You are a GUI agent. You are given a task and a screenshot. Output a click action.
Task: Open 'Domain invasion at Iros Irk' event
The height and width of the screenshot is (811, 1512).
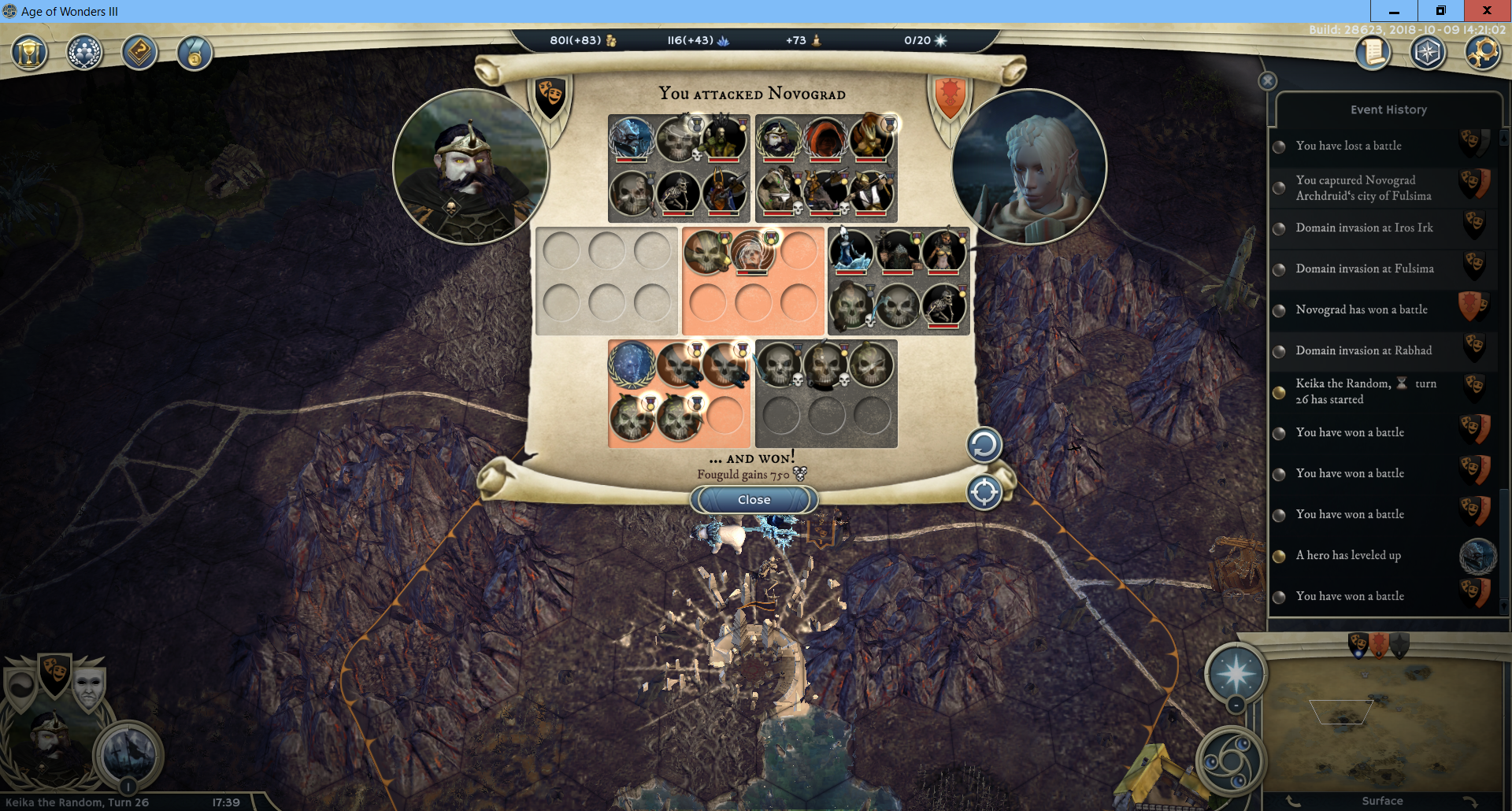(1364, 228)
